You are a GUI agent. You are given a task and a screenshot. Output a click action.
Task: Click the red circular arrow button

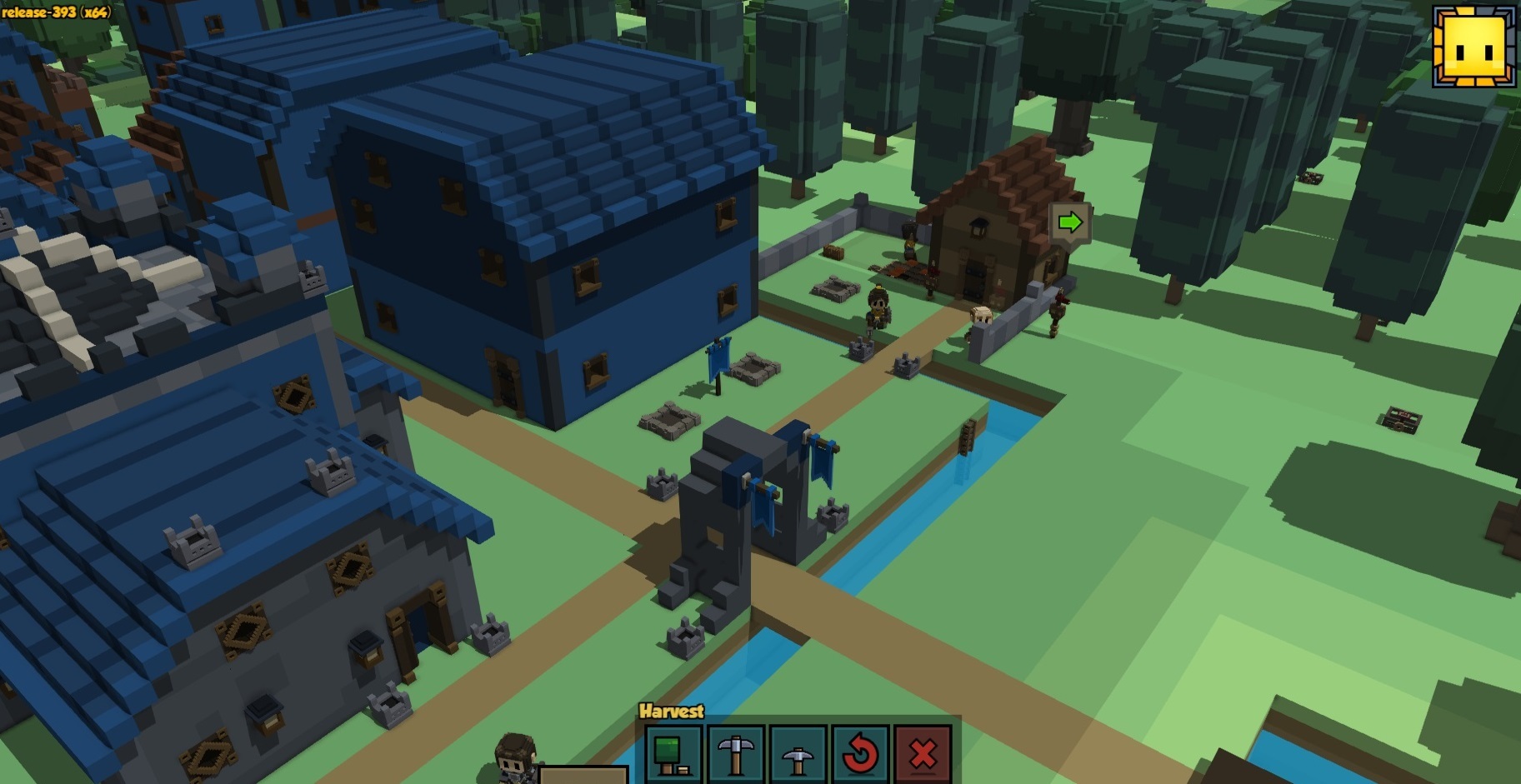(x=860, y=753)
